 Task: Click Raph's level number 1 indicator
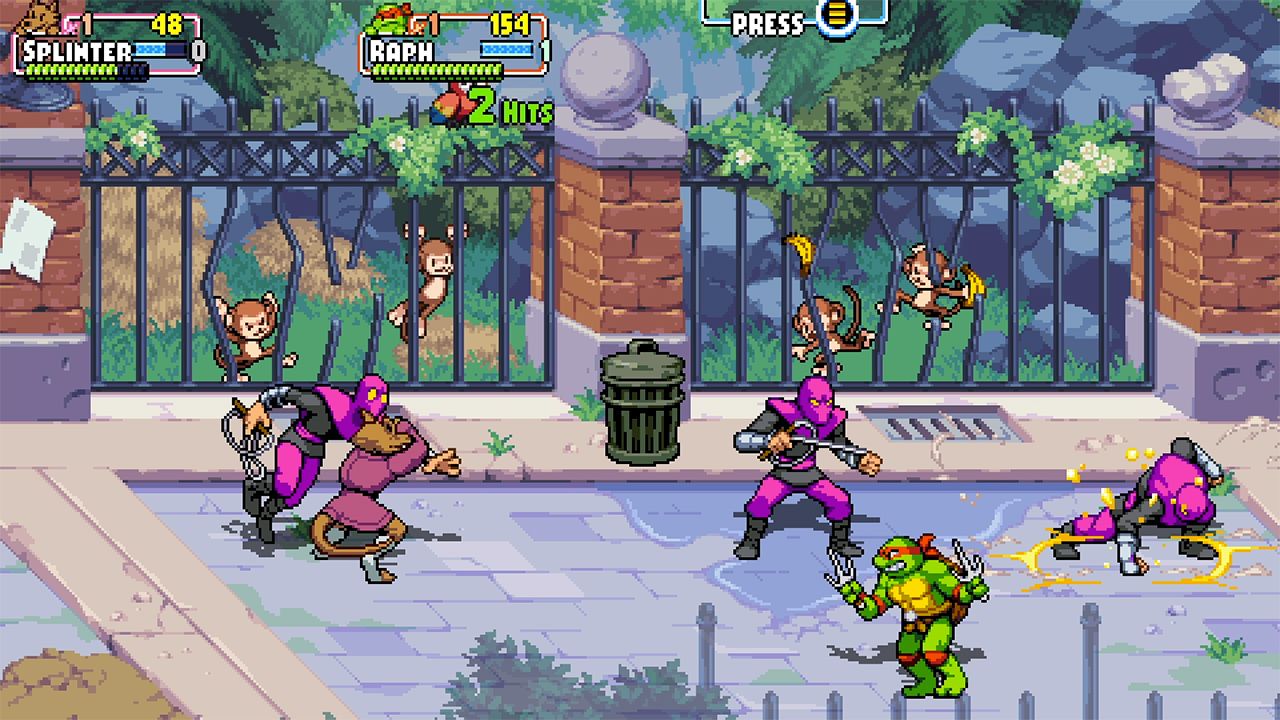(435, 21)
